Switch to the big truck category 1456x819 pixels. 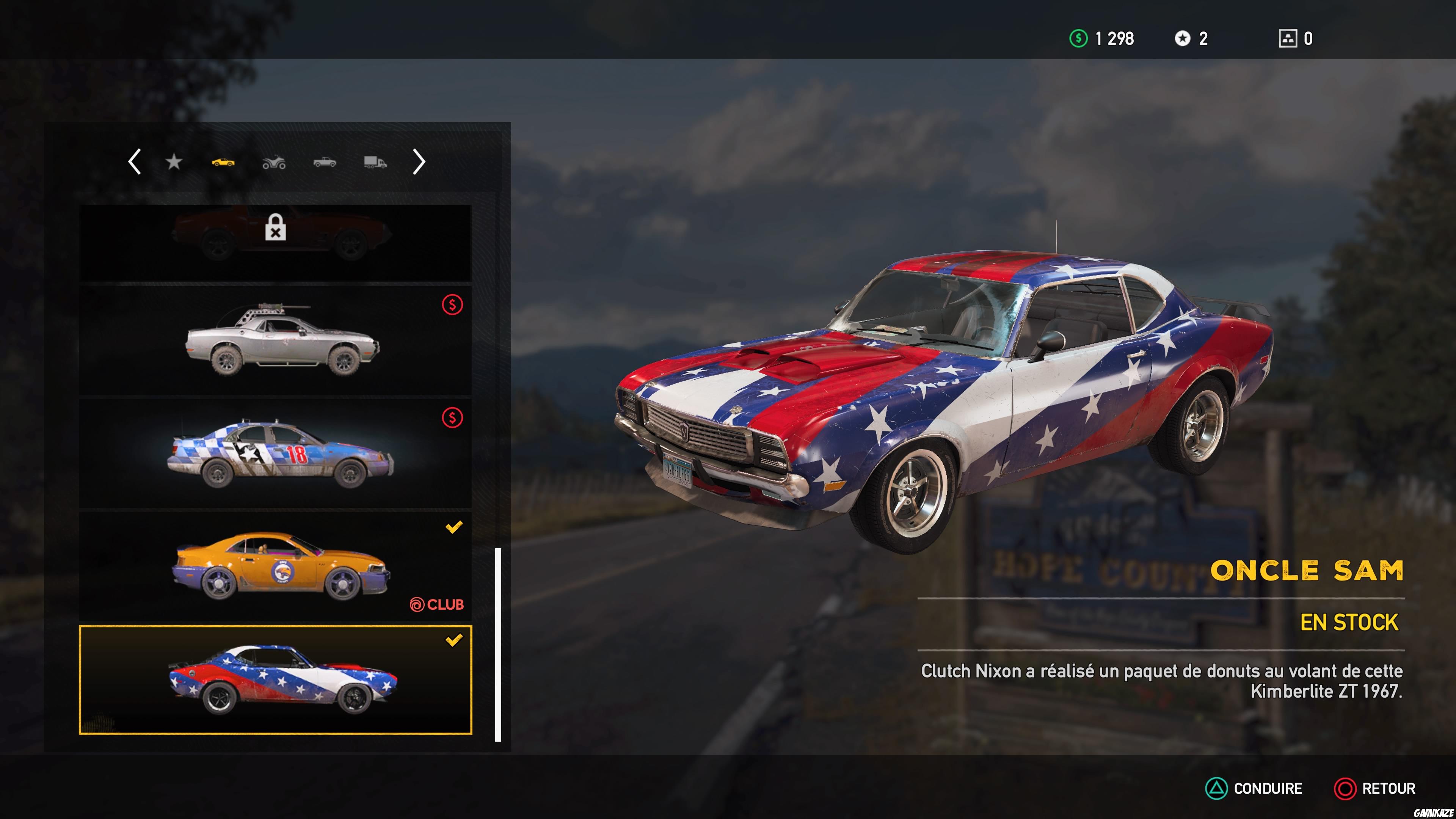coord(374,162)
